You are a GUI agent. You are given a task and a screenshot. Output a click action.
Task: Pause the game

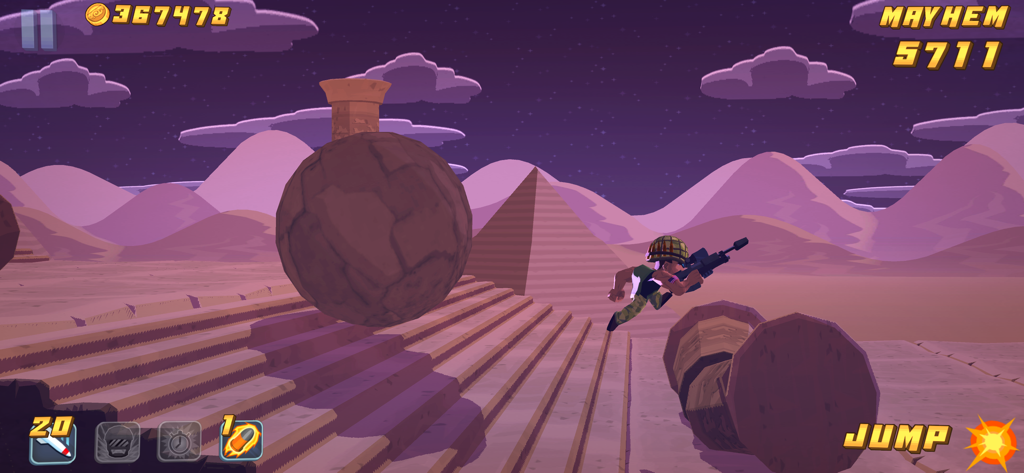(38, 29)
